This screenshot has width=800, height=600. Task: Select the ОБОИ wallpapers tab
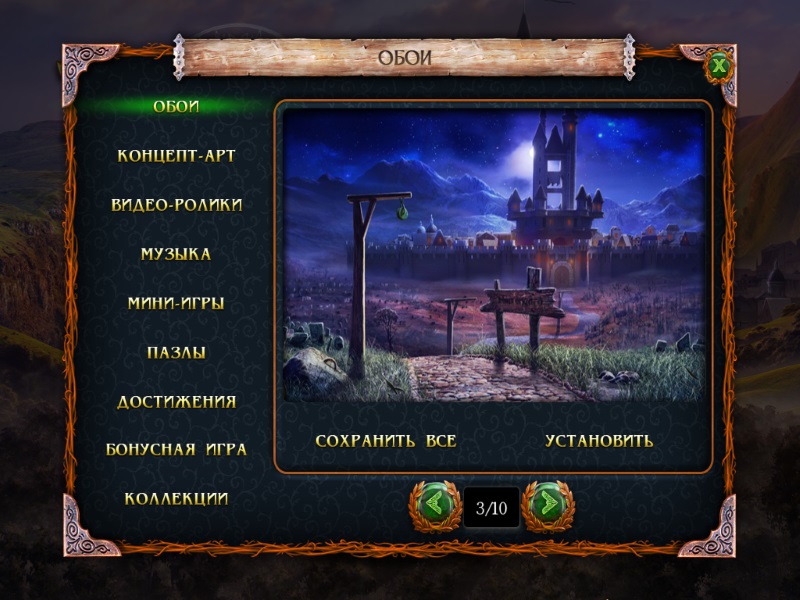click(x=176, y=107)
